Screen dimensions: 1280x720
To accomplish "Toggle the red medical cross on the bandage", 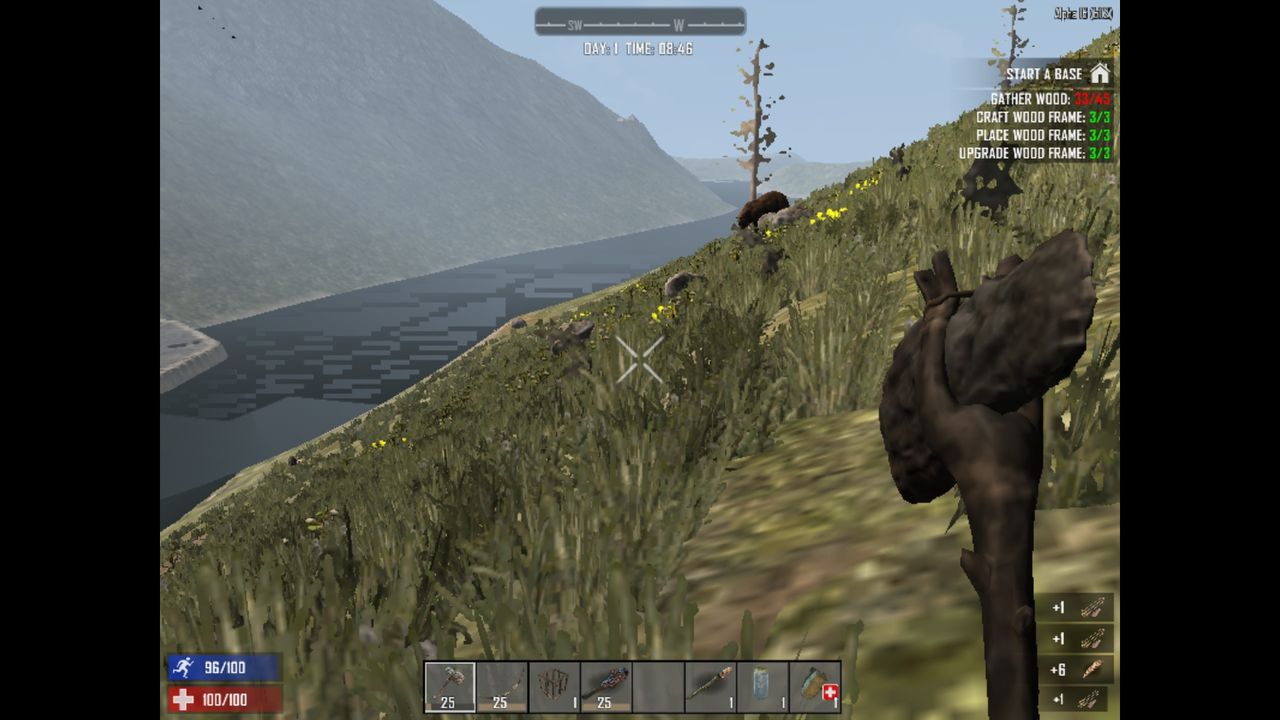I will click(x=828, y=692).
